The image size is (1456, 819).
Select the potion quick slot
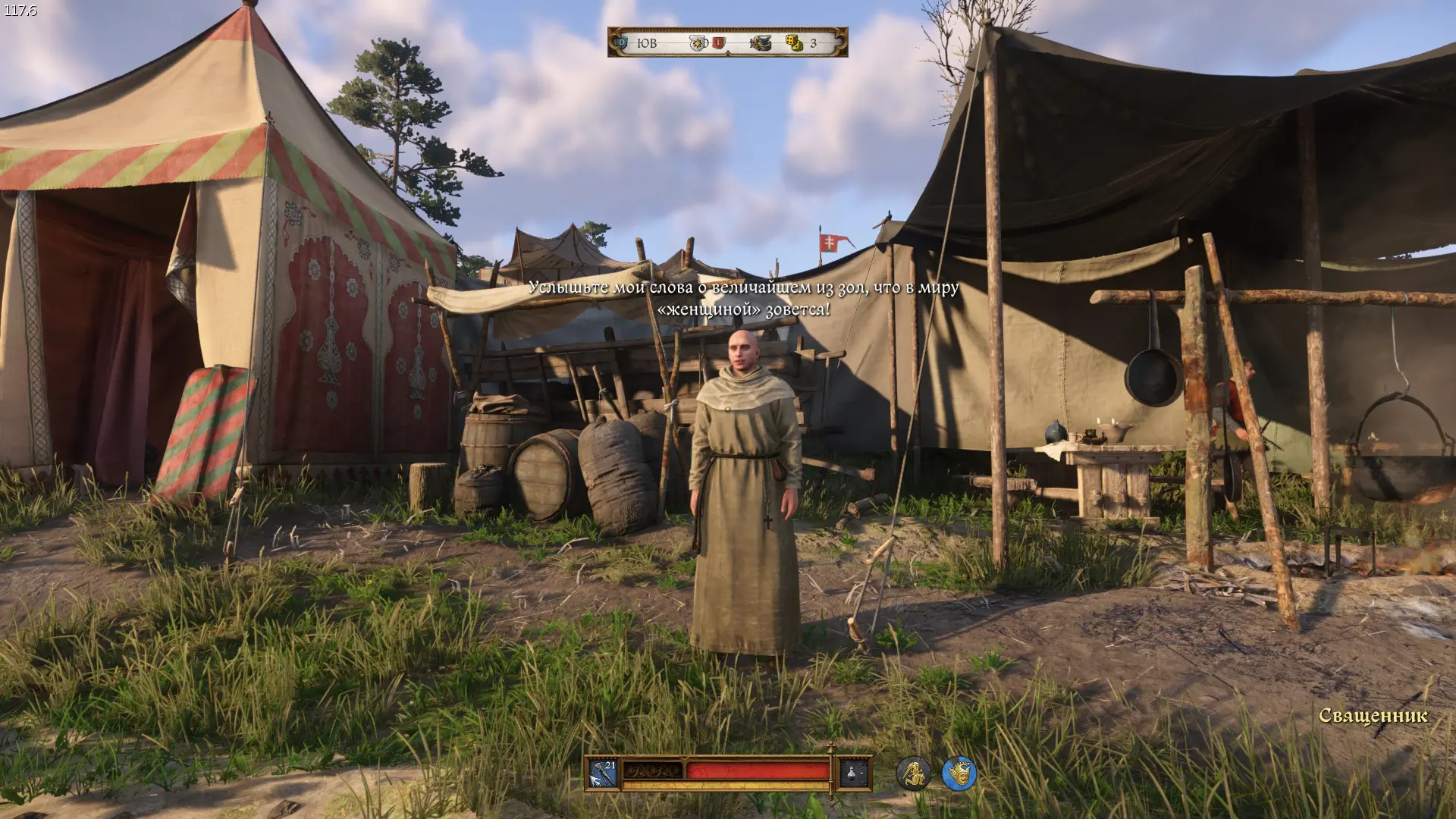pyautogui.click(x=854, y=773)
